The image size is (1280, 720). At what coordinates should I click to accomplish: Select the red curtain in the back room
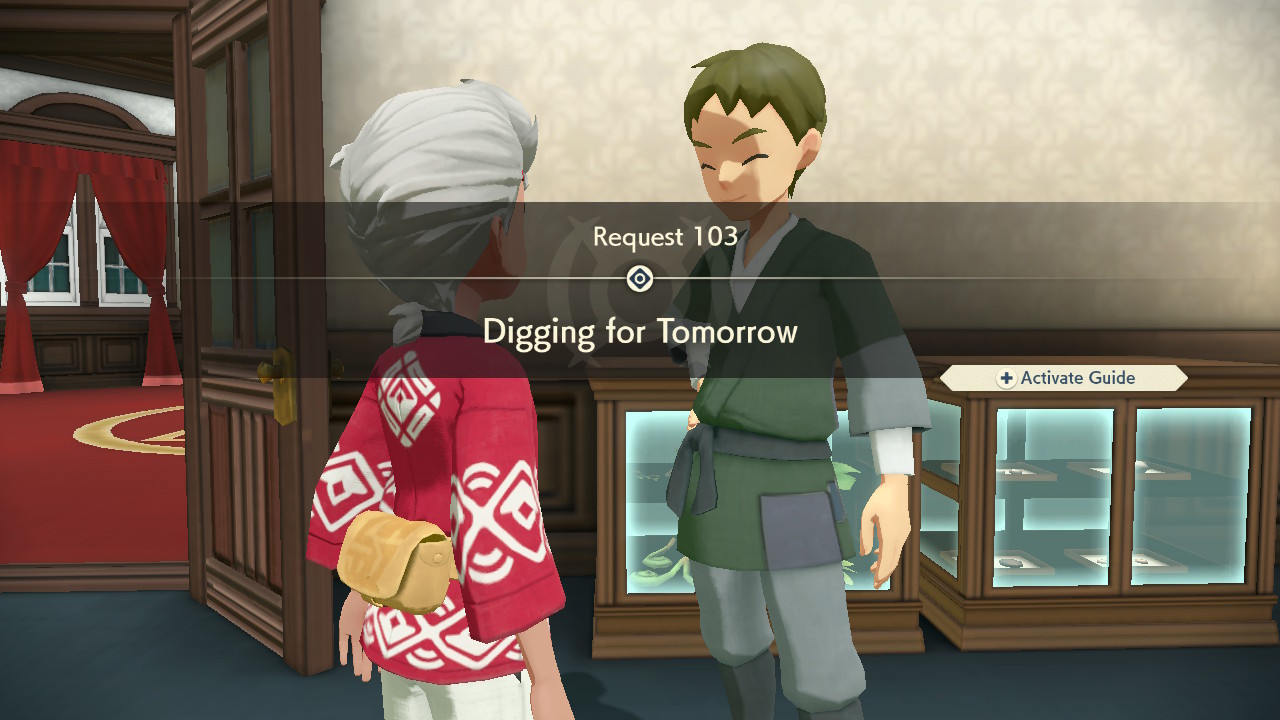(145, 230)
